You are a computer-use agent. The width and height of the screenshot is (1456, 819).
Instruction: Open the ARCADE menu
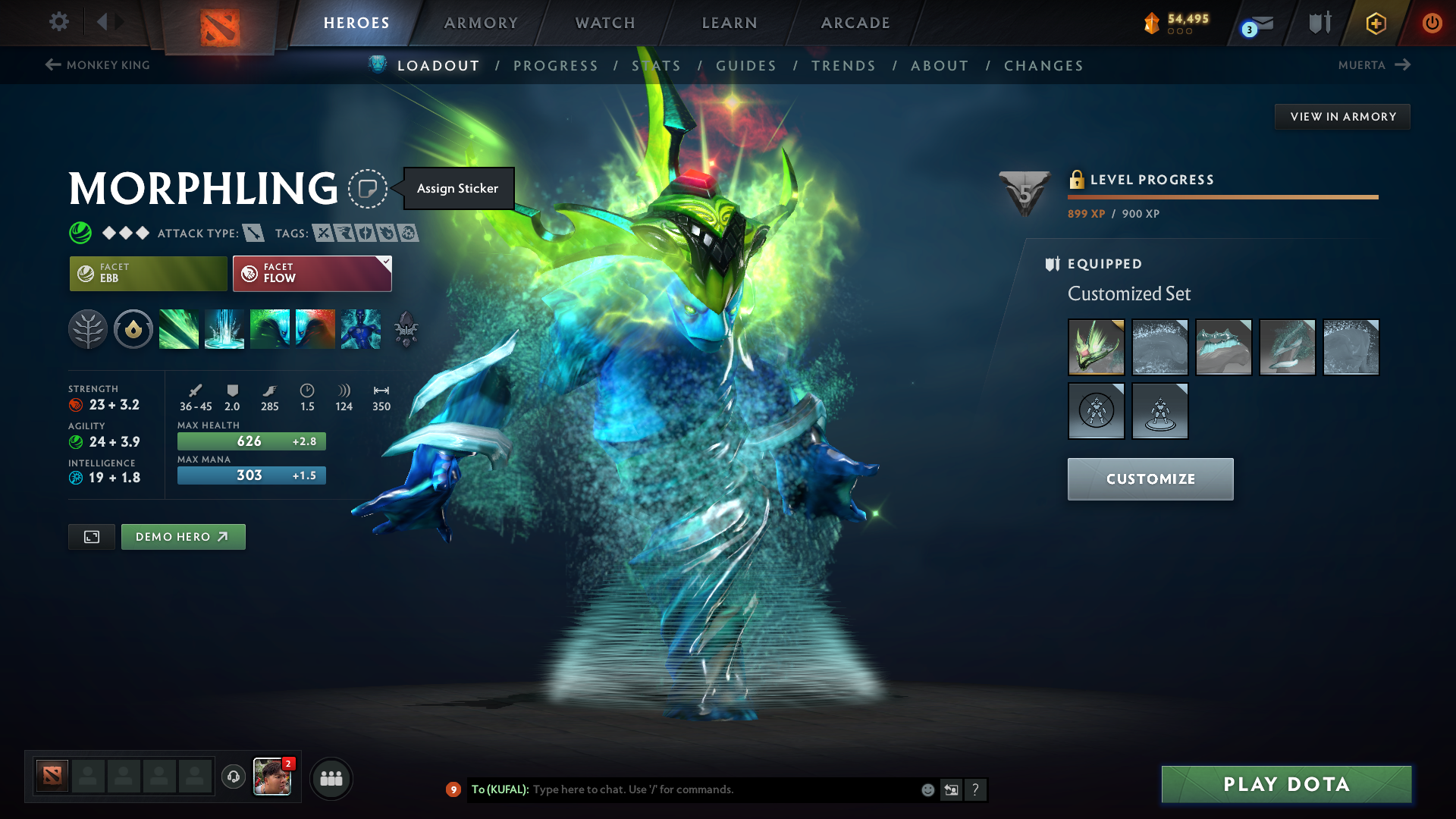[854, 23]
